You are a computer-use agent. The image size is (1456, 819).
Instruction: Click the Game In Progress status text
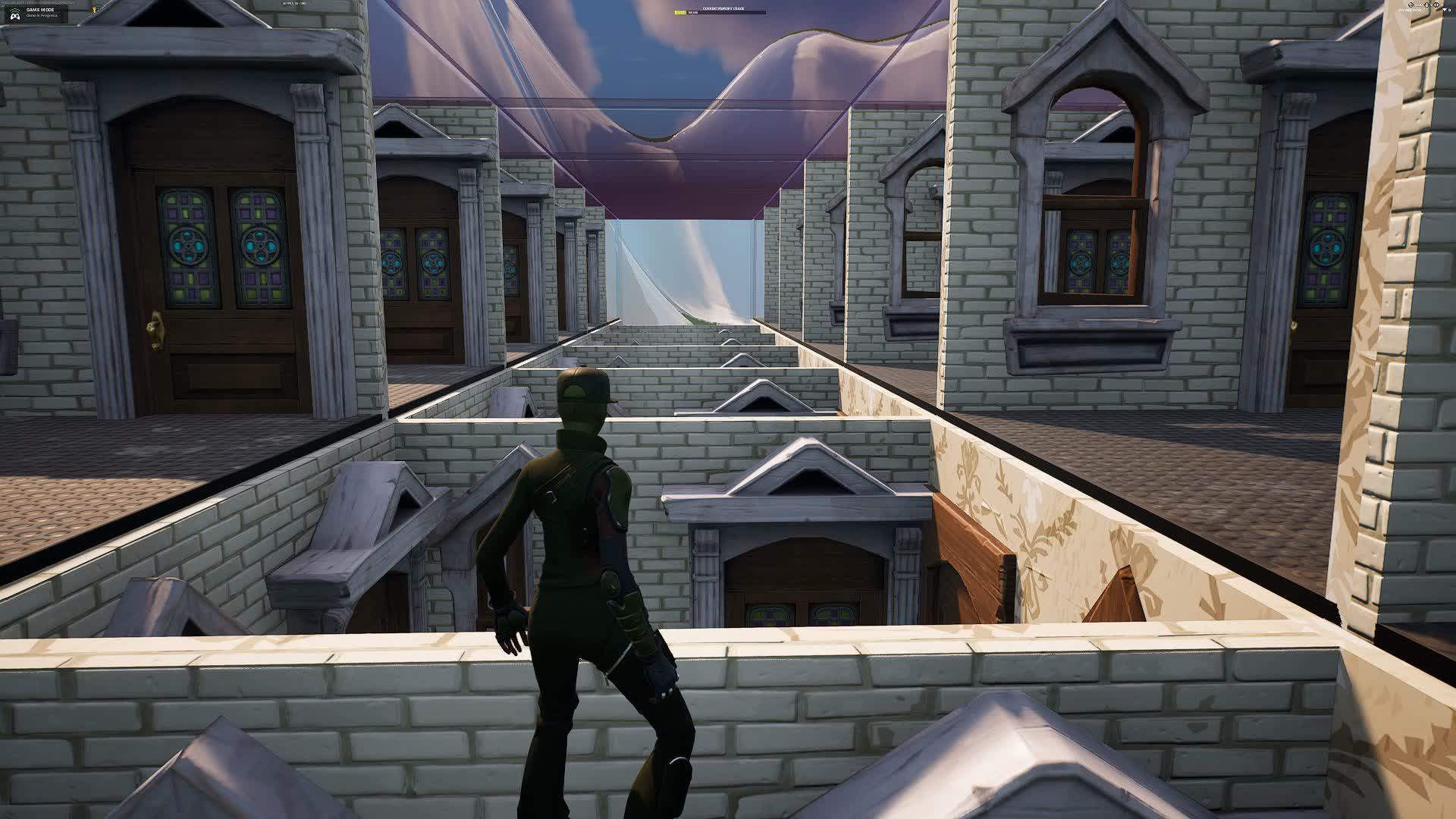(39, 16)
